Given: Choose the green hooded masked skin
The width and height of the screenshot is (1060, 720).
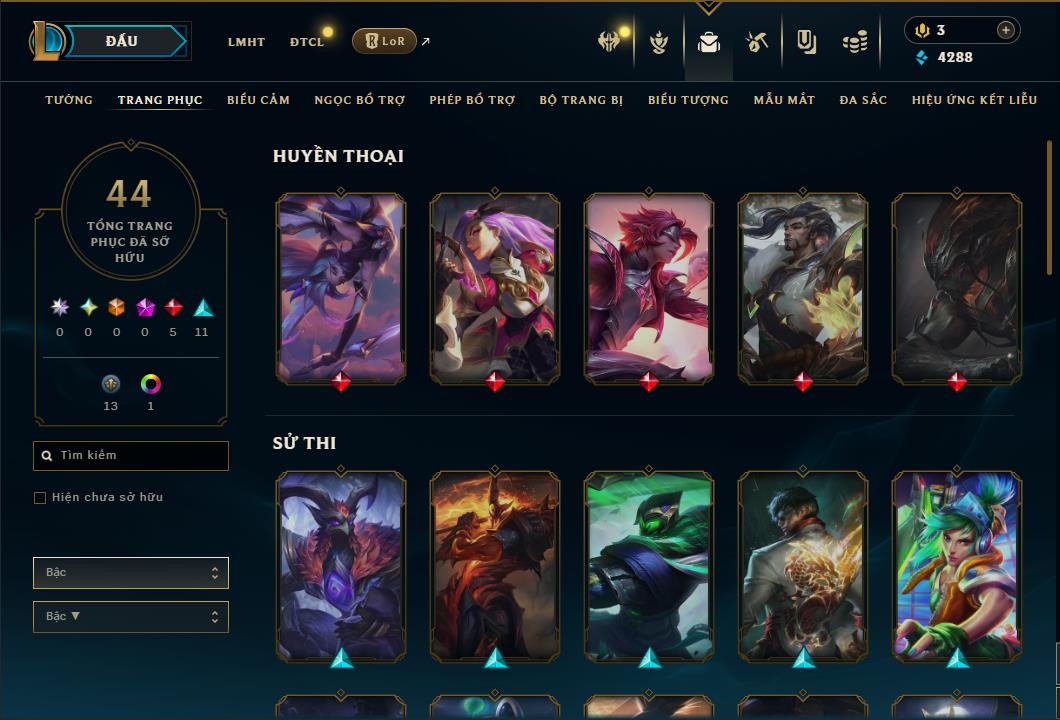Looking at the screenshot, I should point(649,566).
